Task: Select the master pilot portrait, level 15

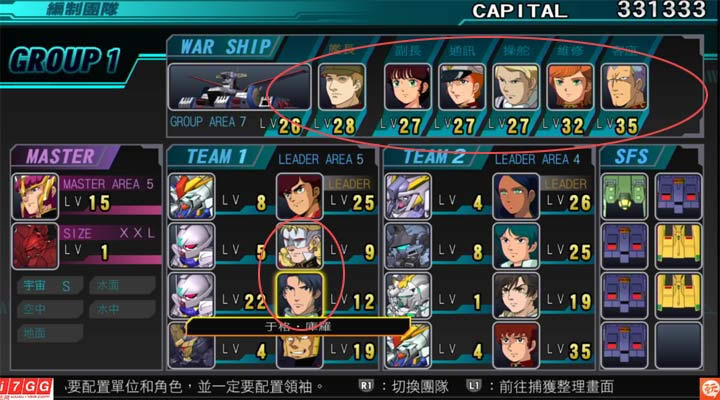Action: [x=35, y=196]
